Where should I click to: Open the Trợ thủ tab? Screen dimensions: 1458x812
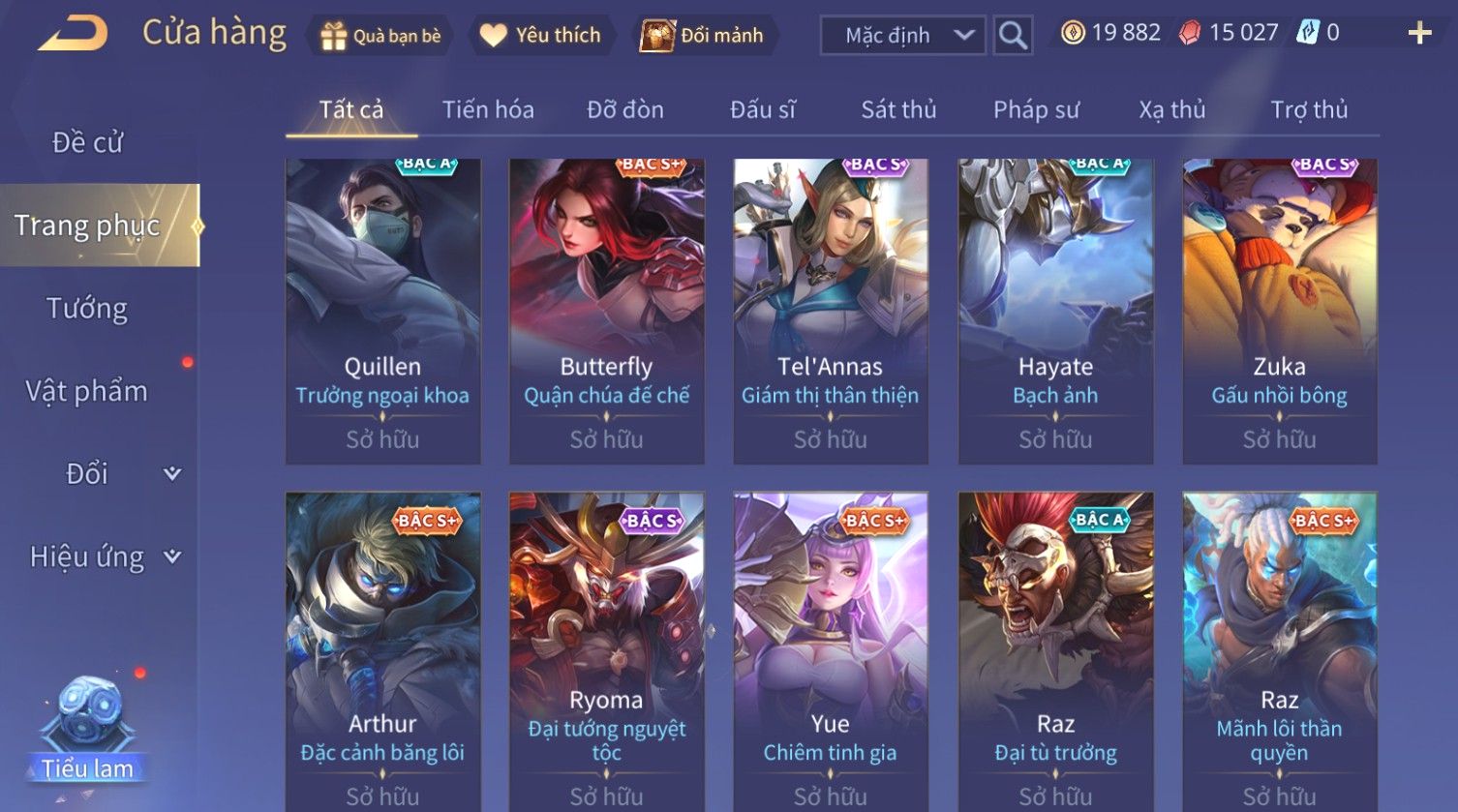(x=1309, y=109)
